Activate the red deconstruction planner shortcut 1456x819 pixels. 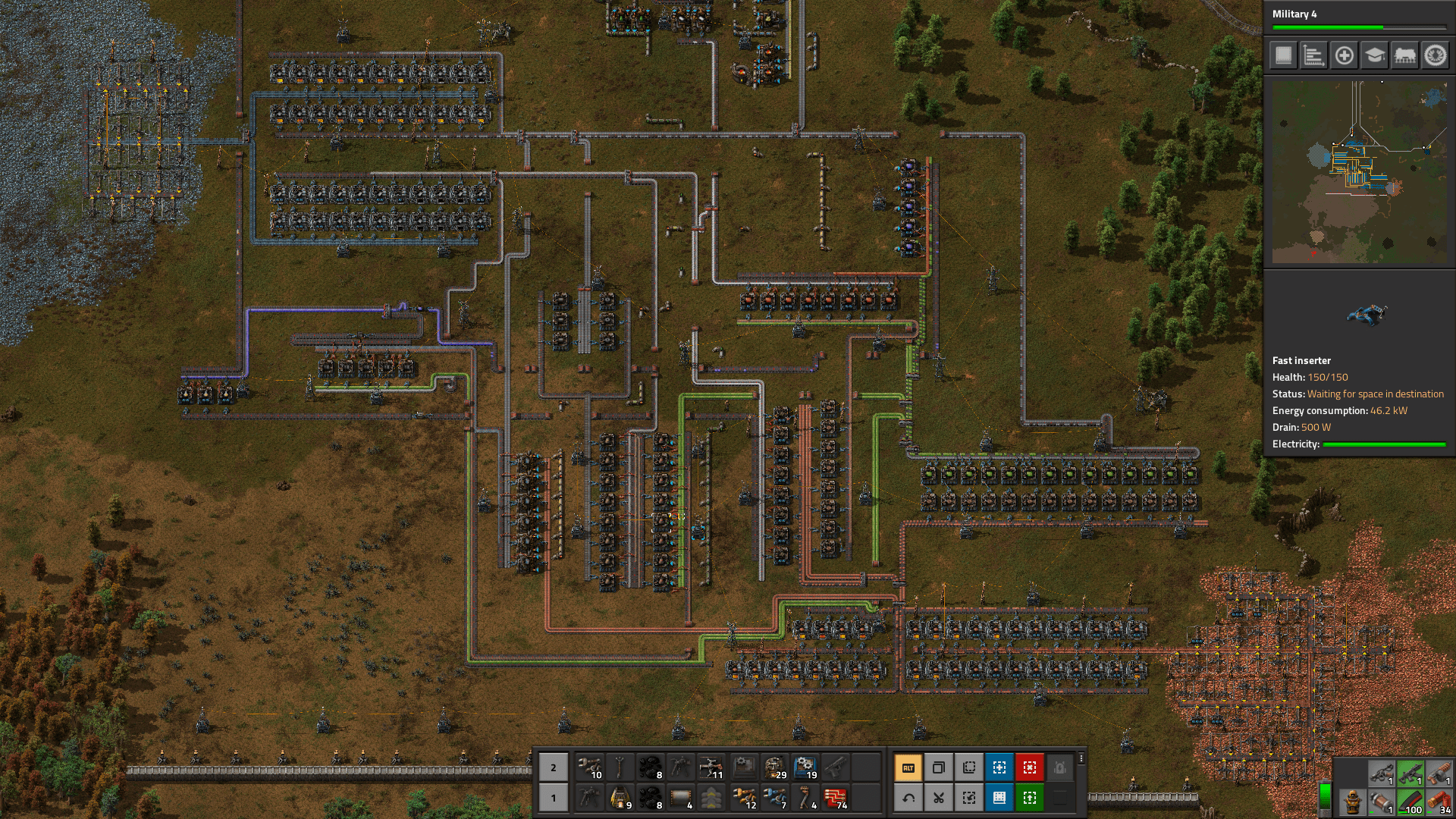[1030, 767]
